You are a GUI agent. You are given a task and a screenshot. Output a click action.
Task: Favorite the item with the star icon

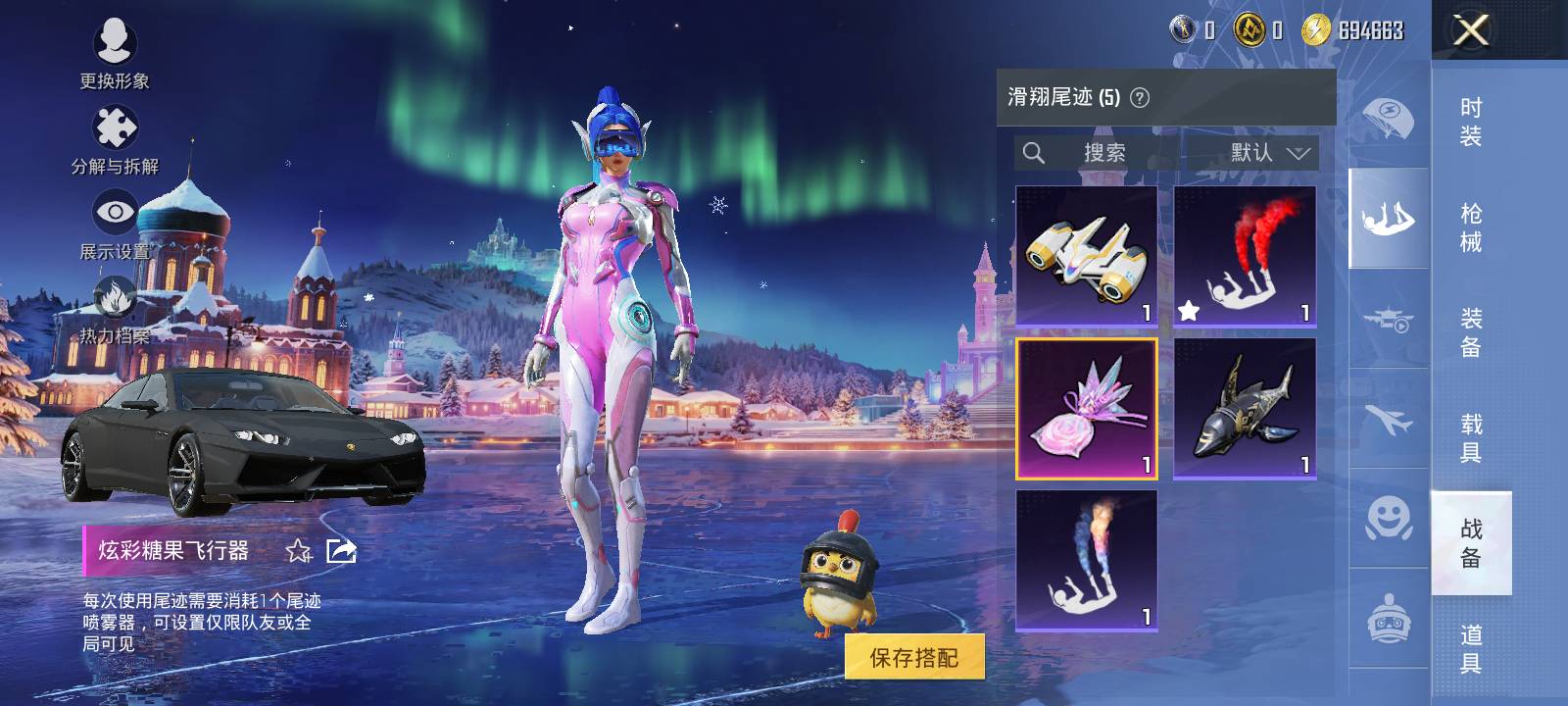(298, 551)
